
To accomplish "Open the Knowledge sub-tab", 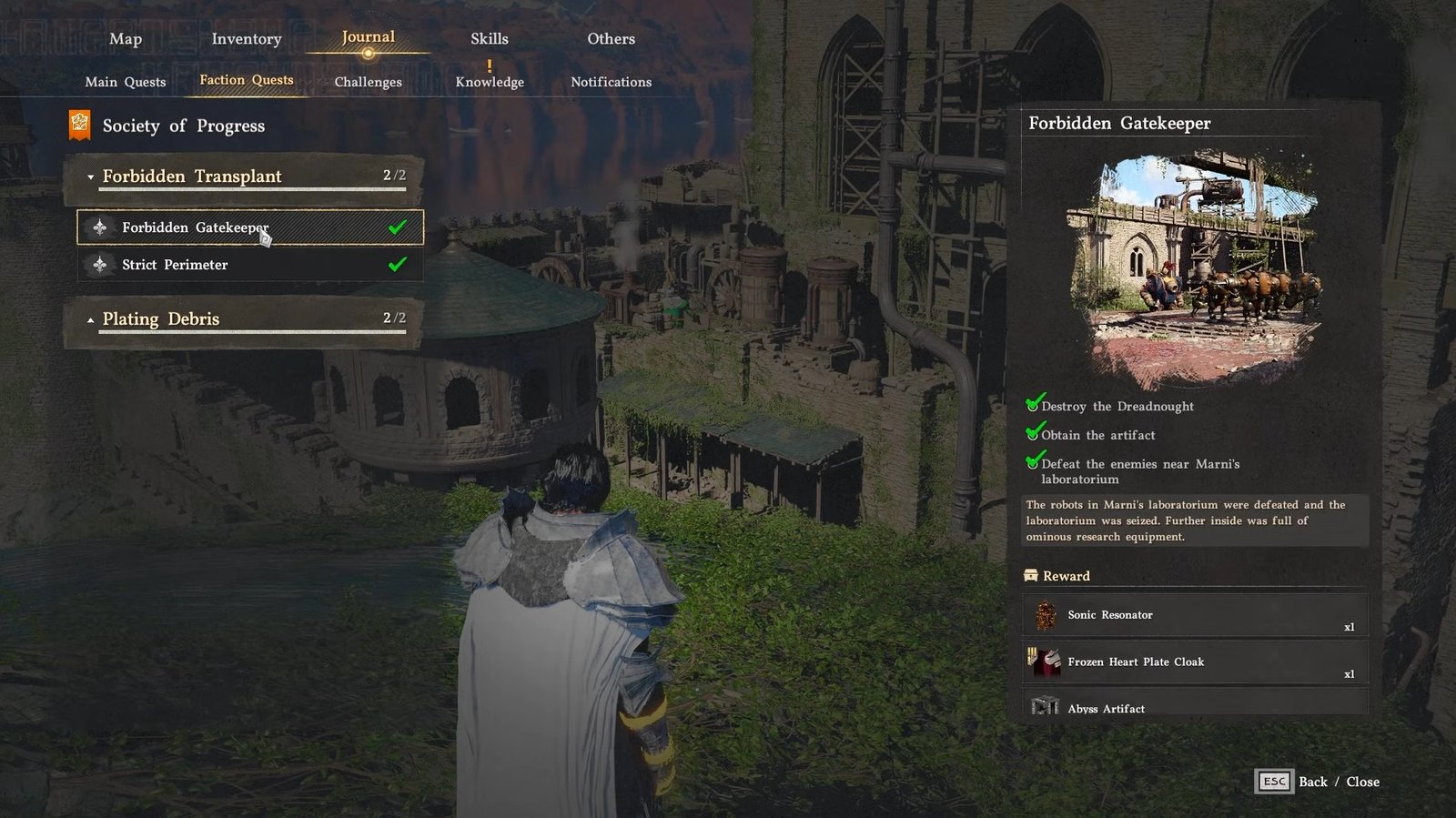I will (x=490, y=82).
